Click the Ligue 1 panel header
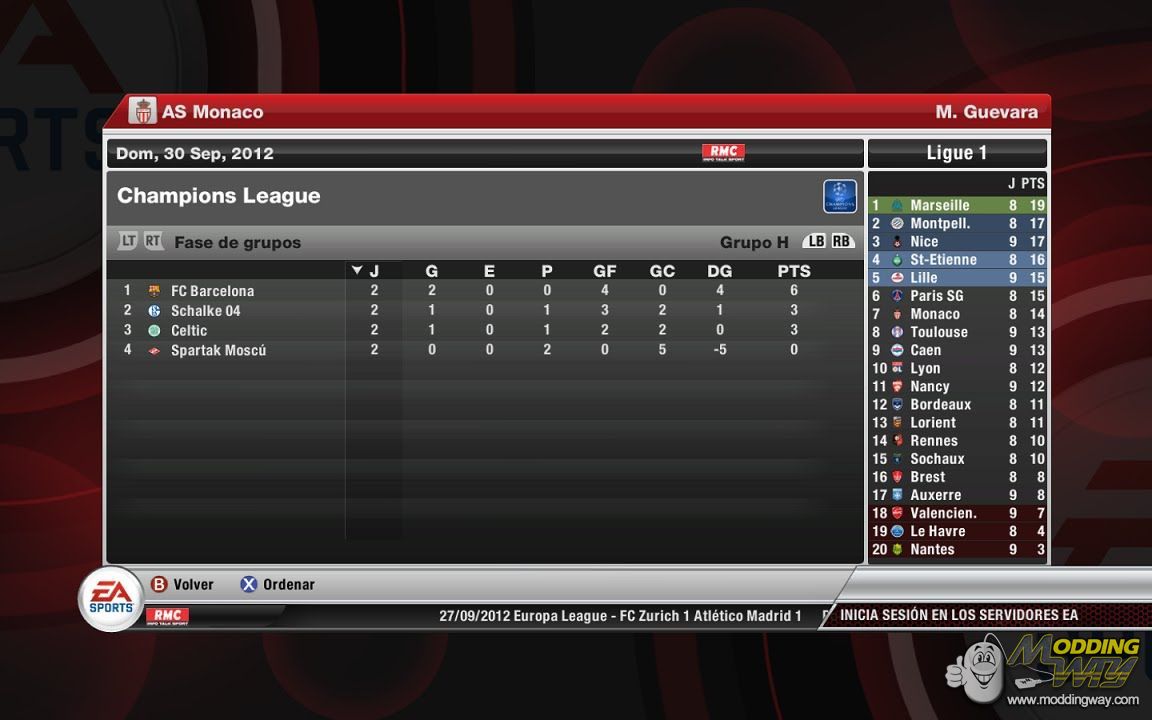This screenshot has width=1152, height=720. click(957, 153)
